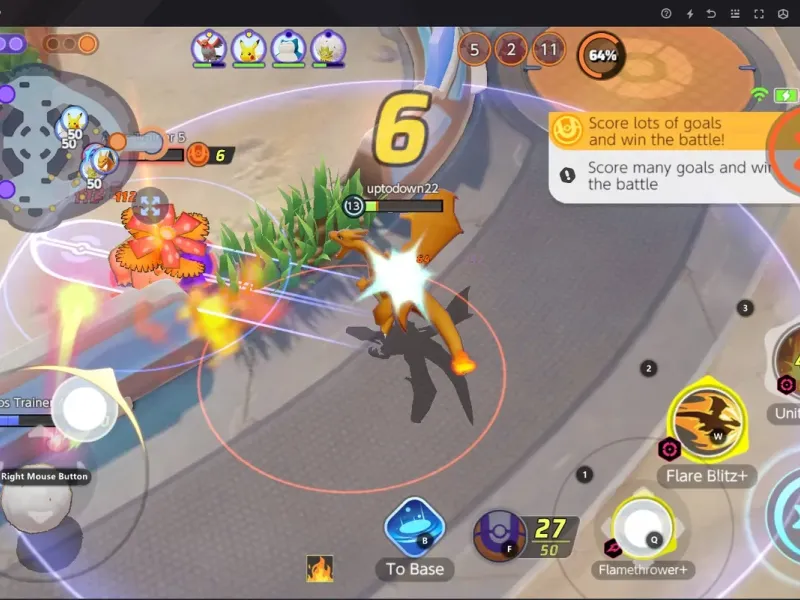Toggle emulator fullscreen mode
This screenshot has height=600, width=800.
pyautogui.click(x=759, y=13)
